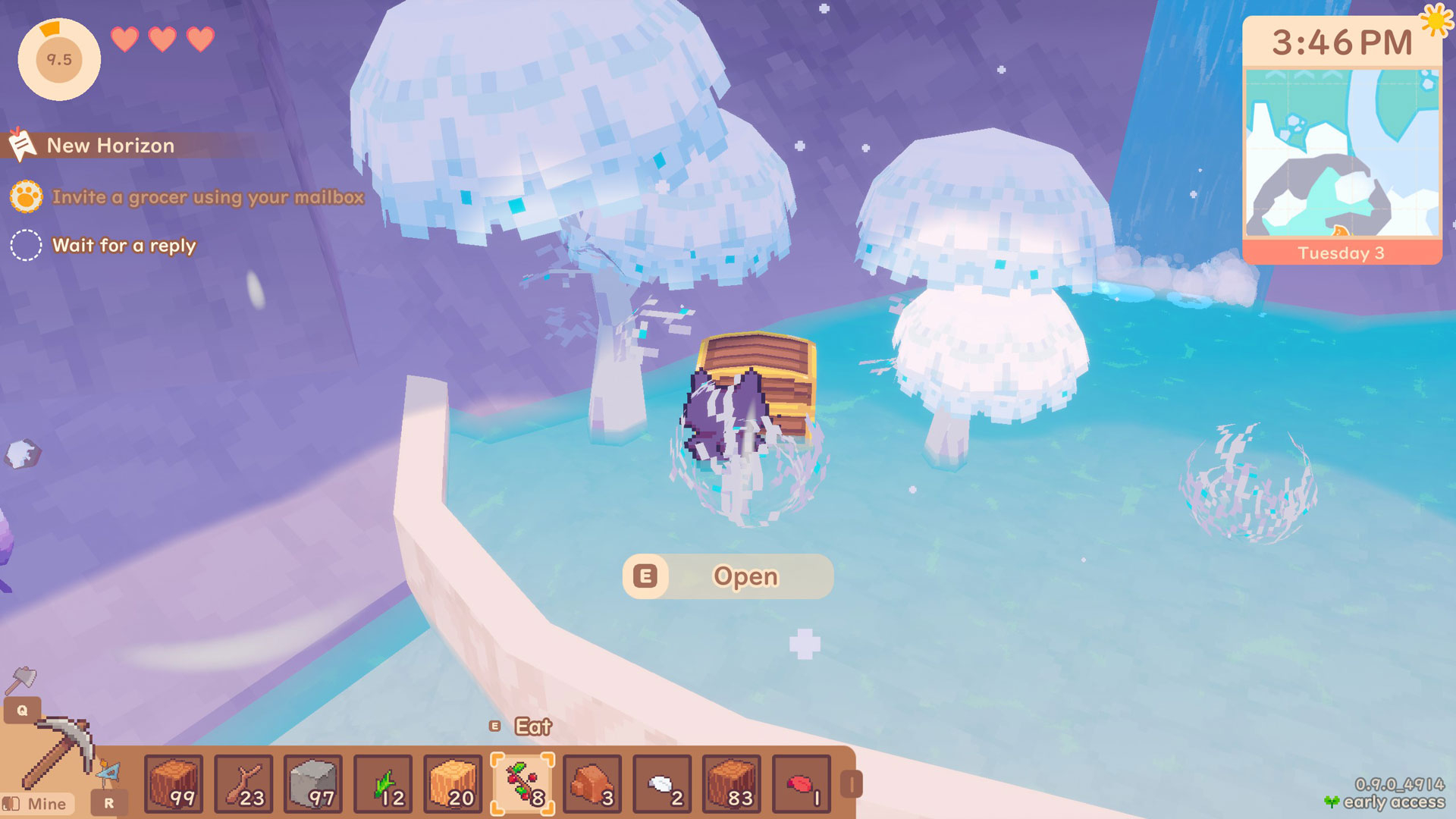Click the 'Wait for a reply' objective
The image size is (1456, 819).
124,246
